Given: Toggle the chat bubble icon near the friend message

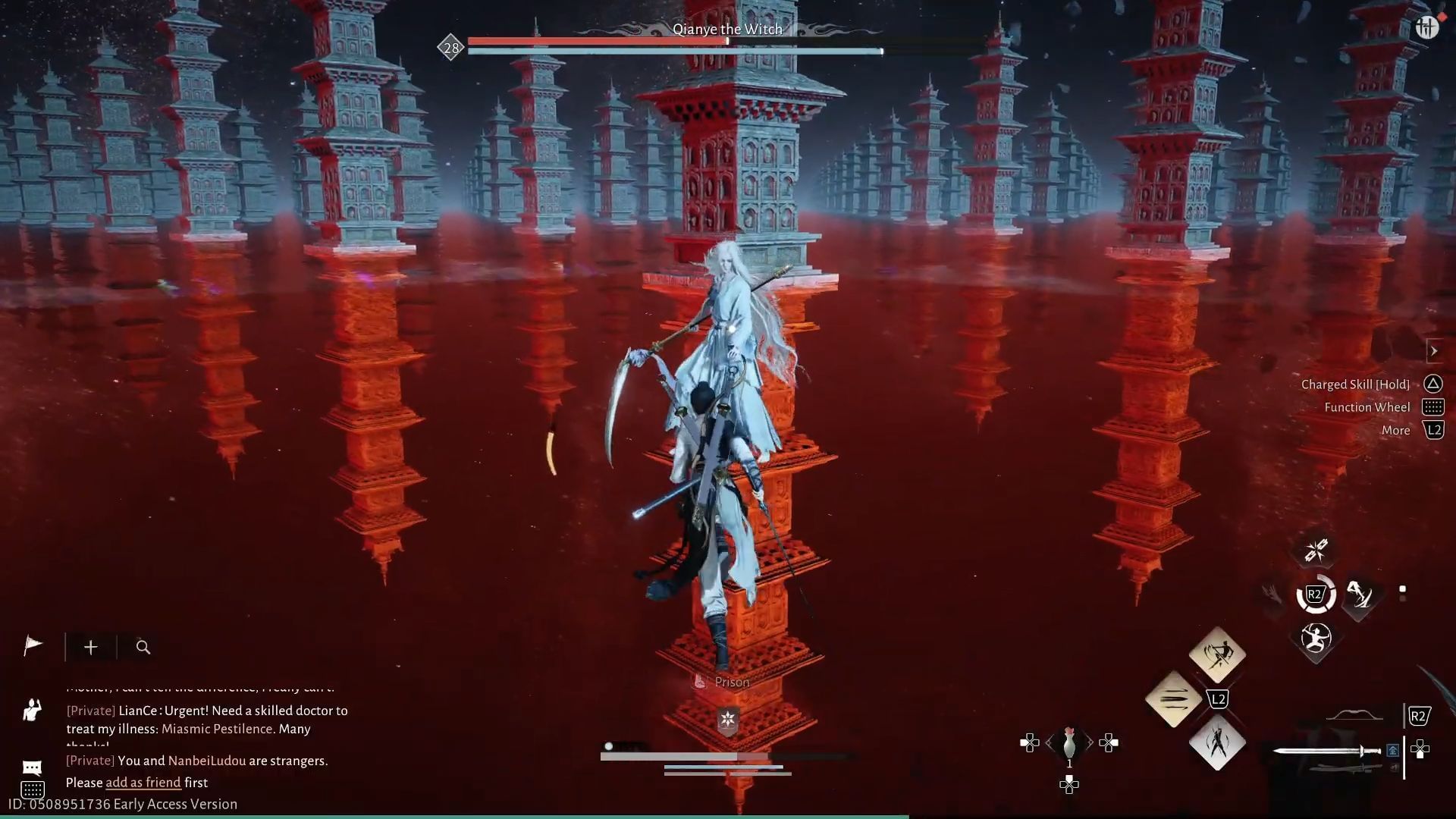Looking at the screenshot, I should (x=33, y=766).
